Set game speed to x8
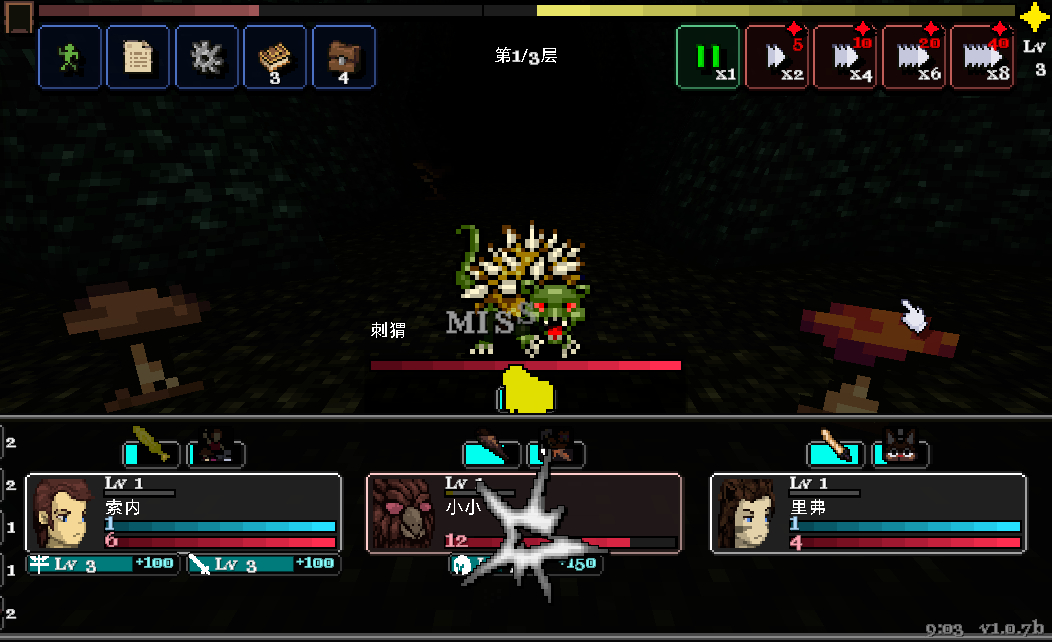Screen dimensions: 1052x642 [x=981, y=57]
